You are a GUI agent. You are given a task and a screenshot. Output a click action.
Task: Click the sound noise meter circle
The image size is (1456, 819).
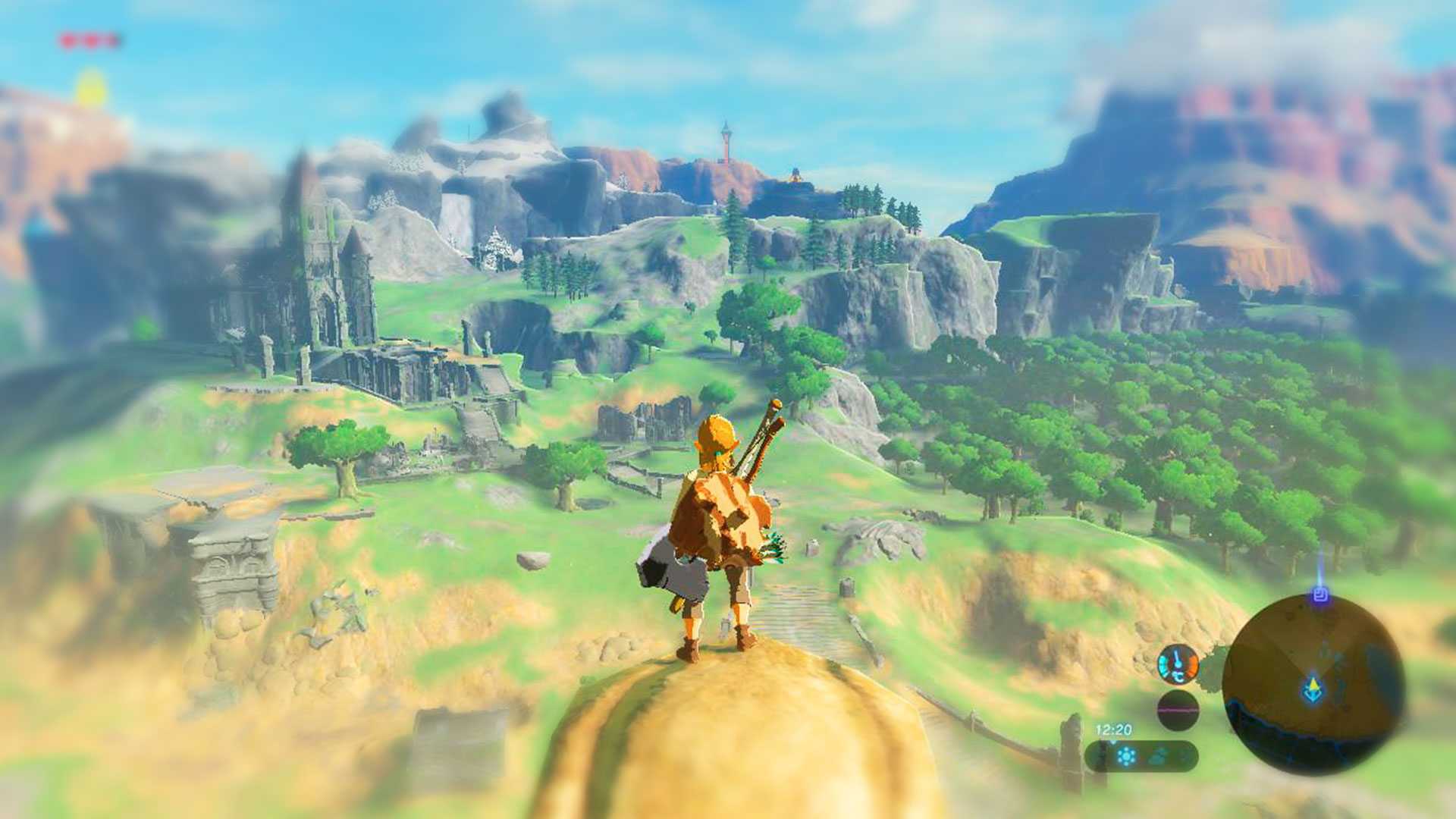click(x=1178, y=711)
